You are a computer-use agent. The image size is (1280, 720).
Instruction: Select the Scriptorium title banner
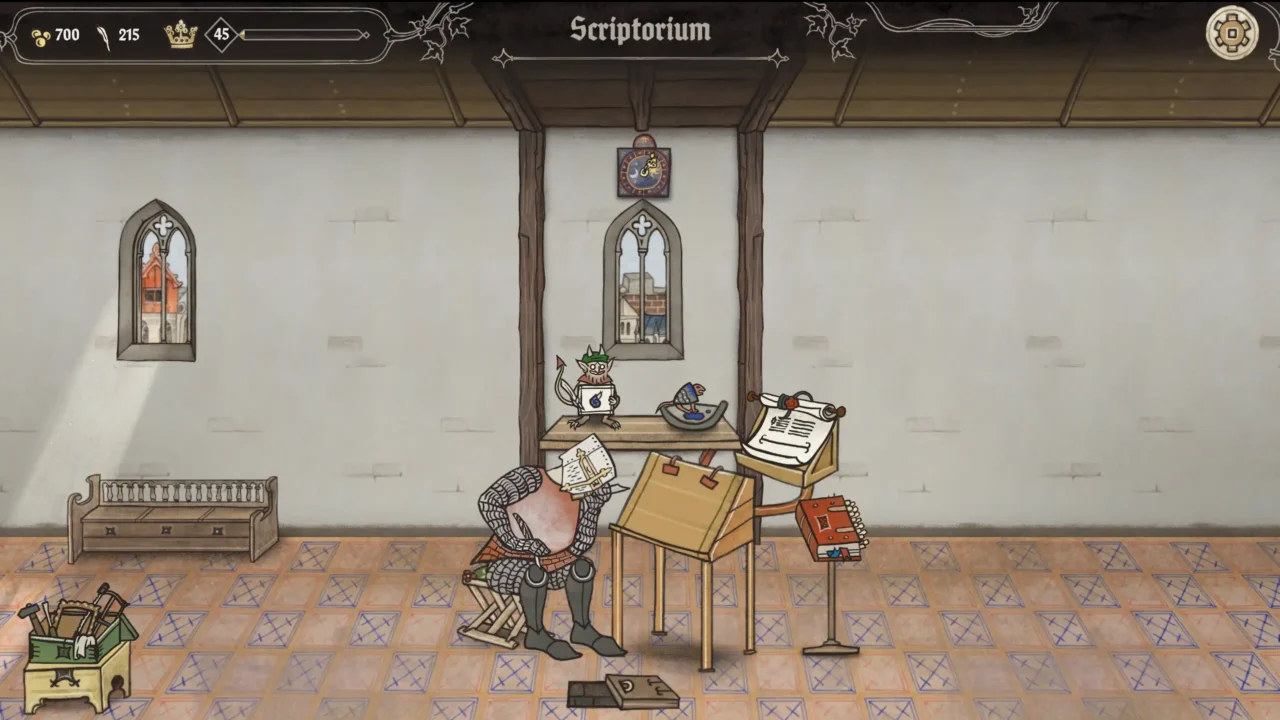[x=640, y=30]
